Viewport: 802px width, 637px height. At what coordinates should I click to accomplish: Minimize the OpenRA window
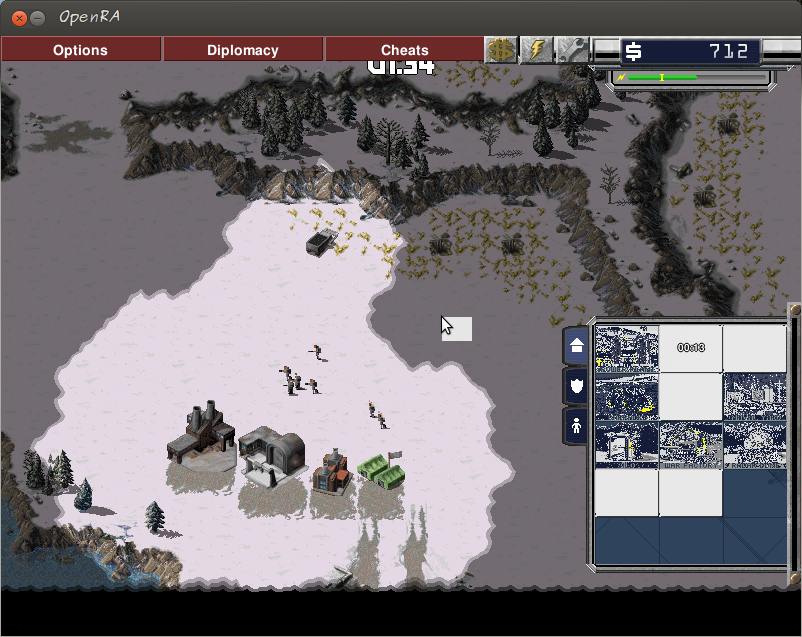tap(37, 17)
